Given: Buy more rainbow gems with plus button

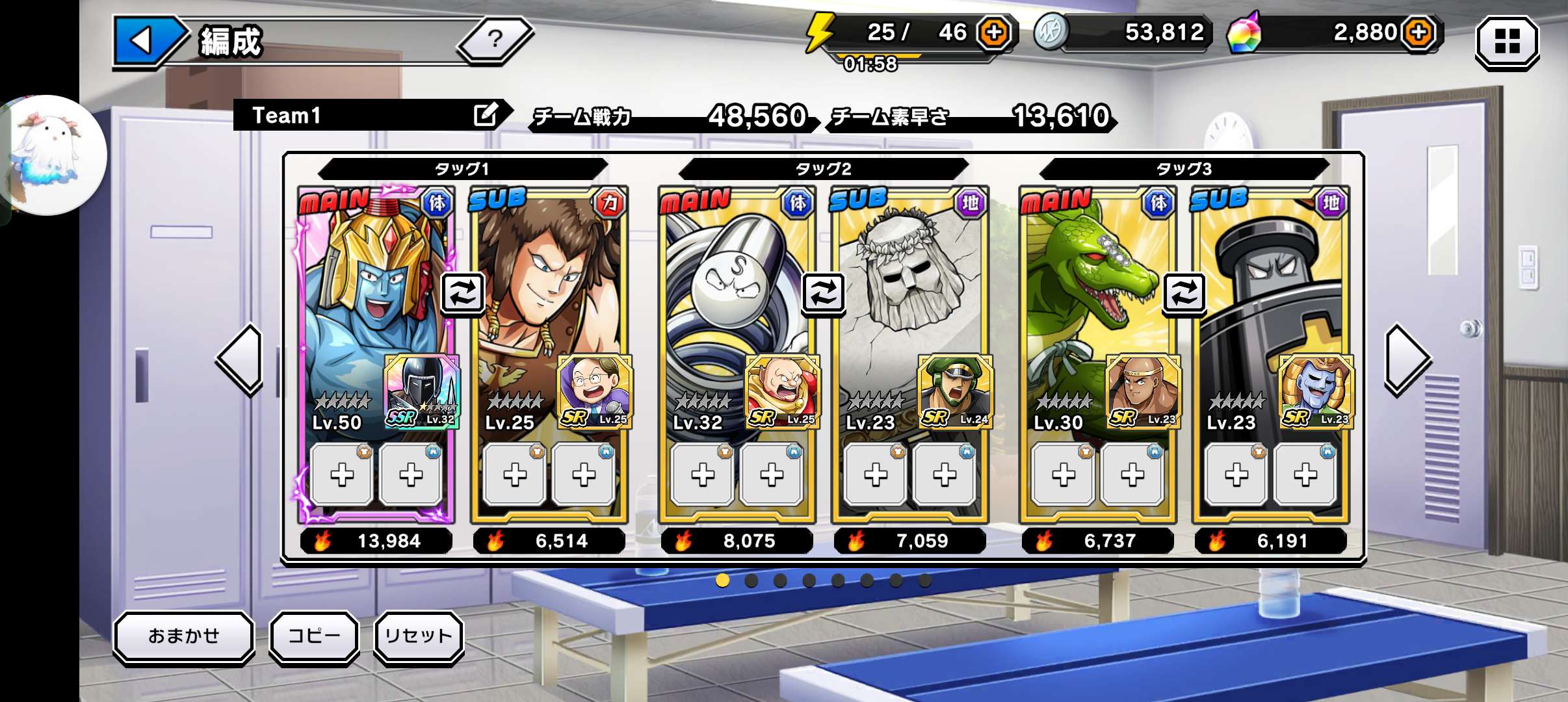Looking at the screenshot, I should [x=1418, y=32].
